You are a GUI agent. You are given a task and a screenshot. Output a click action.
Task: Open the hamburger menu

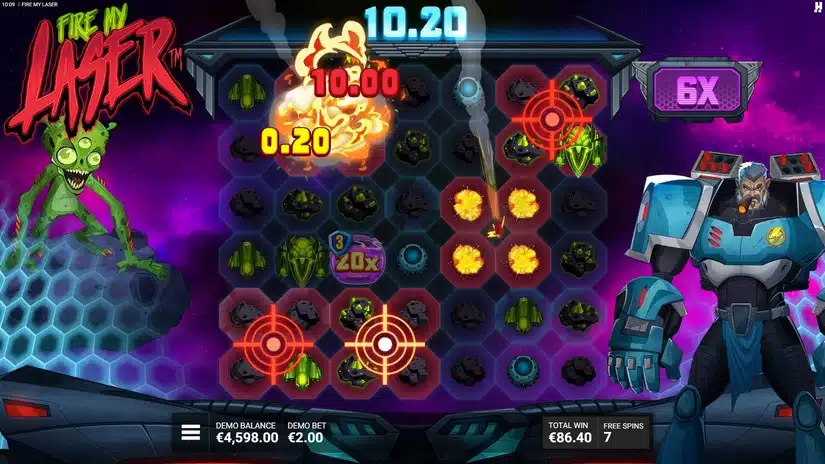[x=190, y=433]
